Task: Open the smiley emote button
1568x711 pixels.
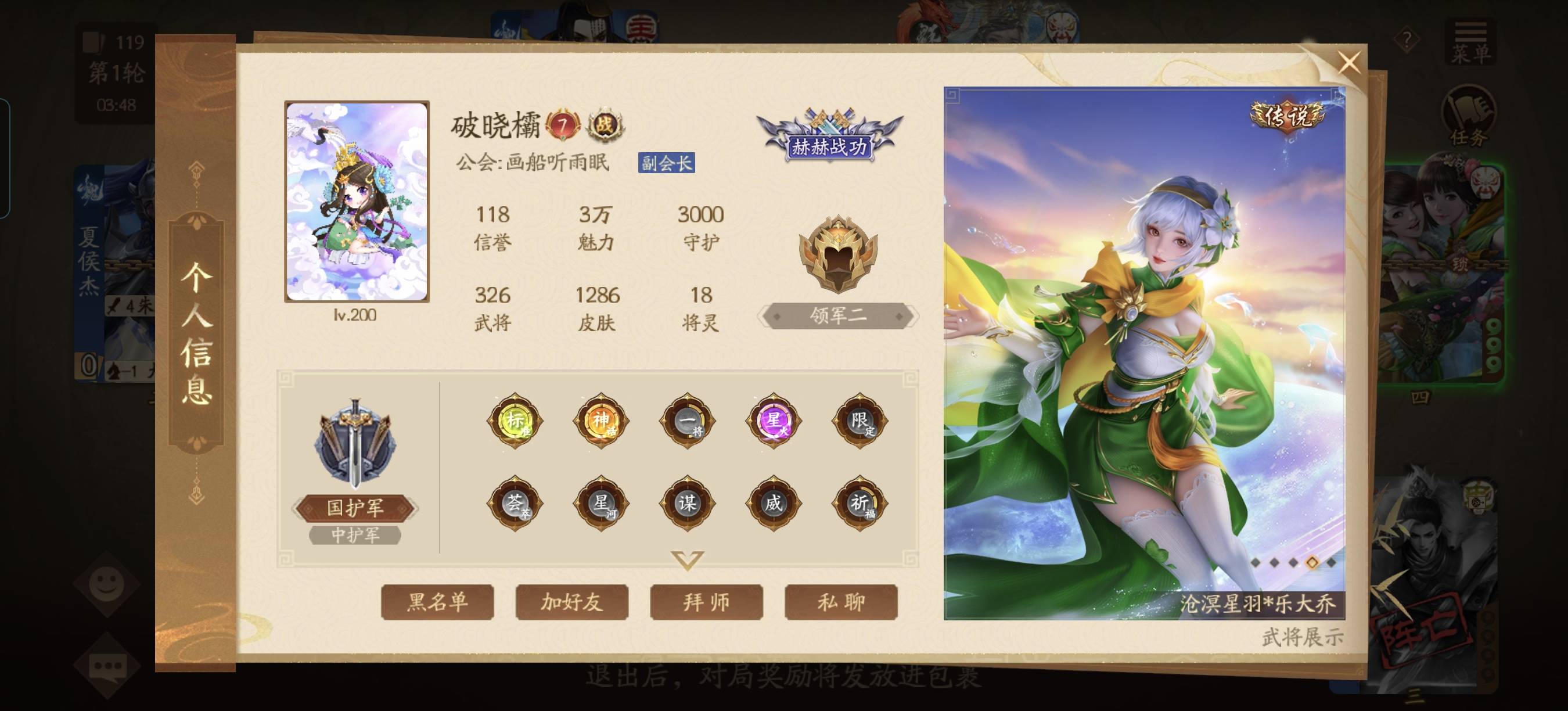Action: coord(107,584)
